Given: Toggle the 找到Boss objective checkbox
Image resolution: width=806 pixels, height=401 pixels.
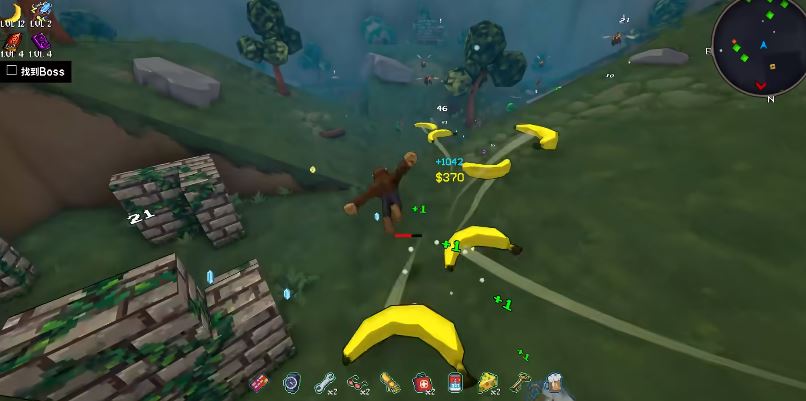Looking at the screenshot, I should coord(11,71).
